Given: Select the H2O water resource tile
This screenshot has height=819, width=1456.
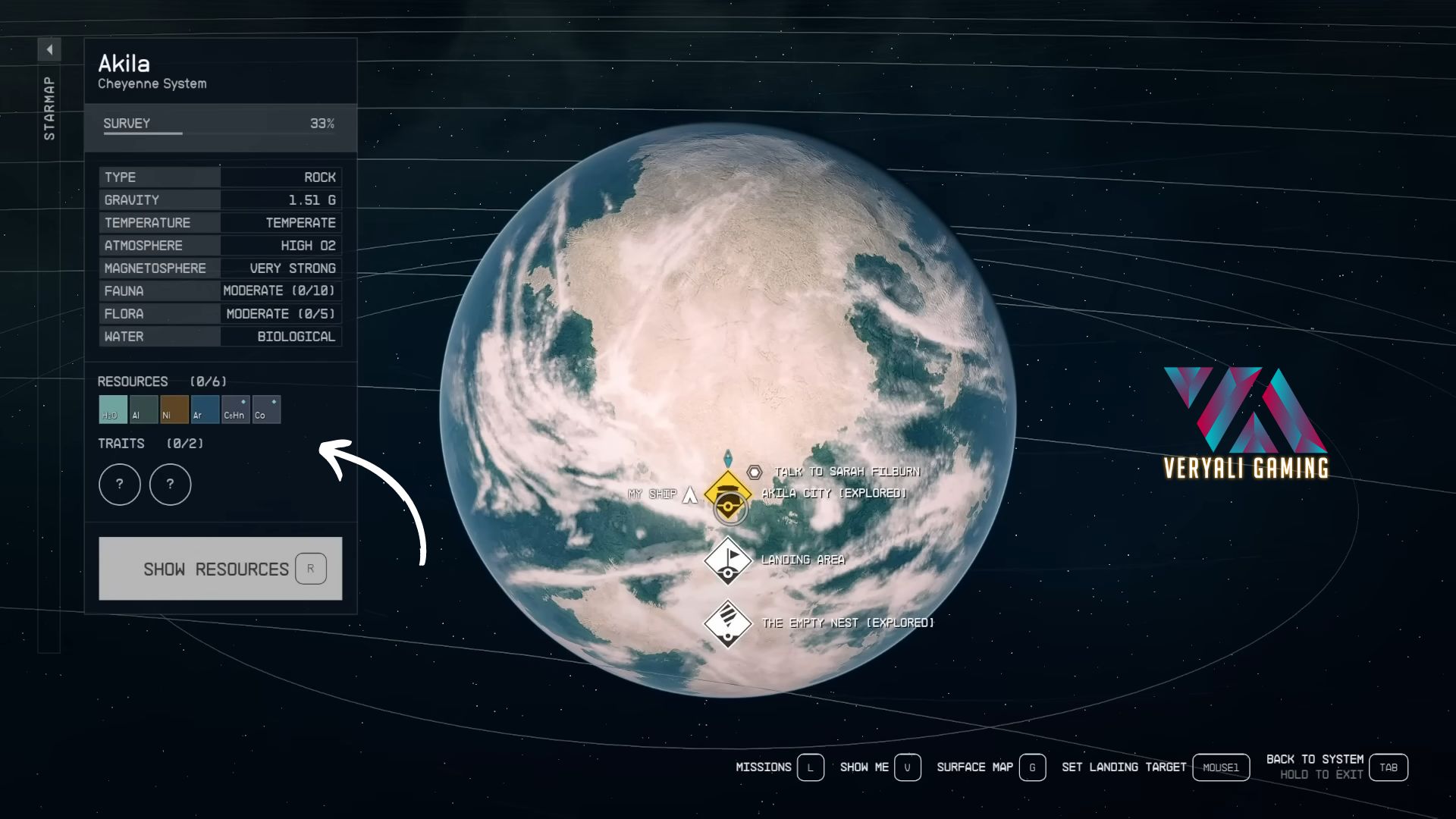Looking at the screenshot, I should point(113,409).
